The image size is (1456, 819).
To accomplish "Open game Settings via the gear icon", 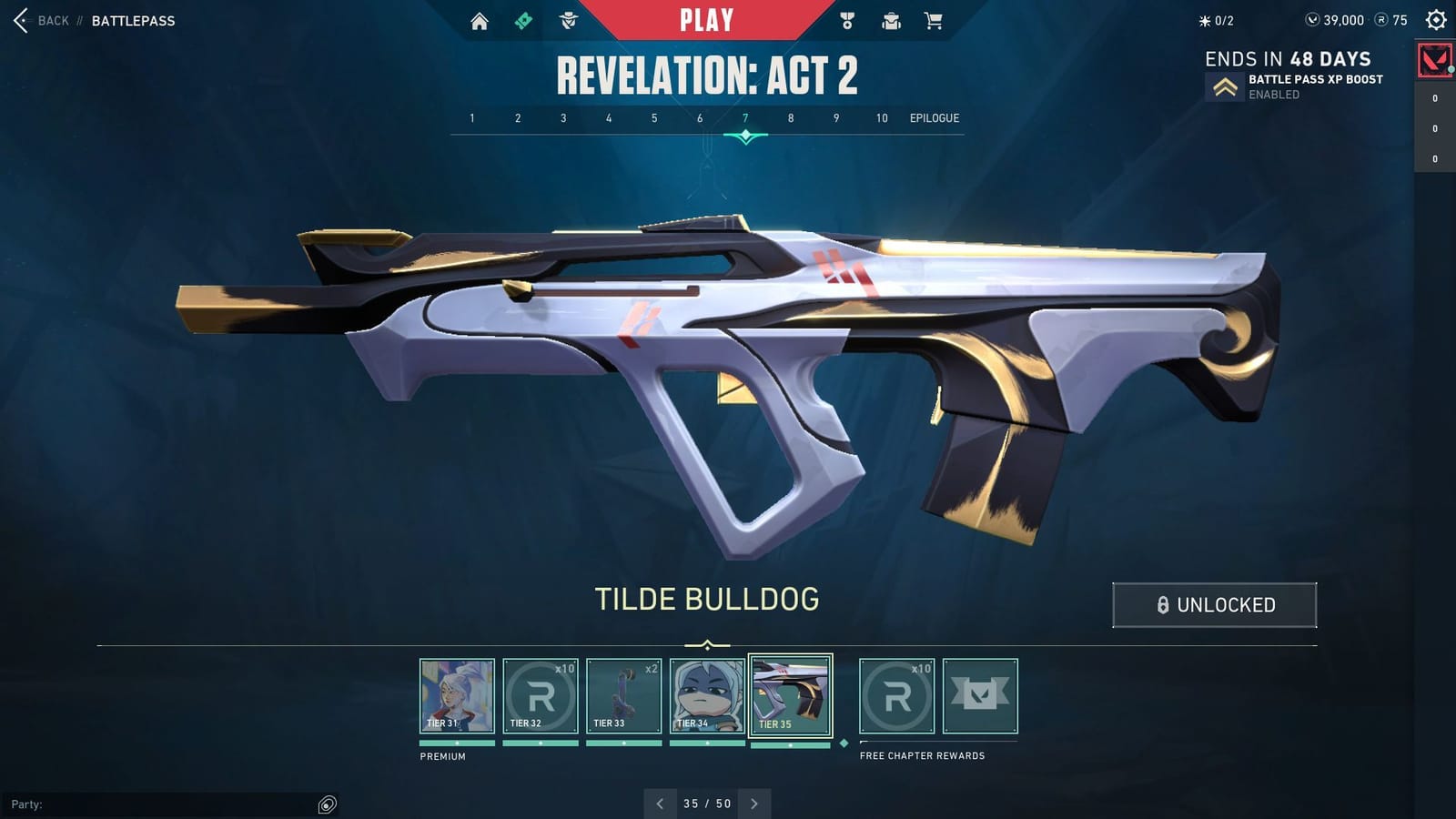I will (x=1434, y=20).
